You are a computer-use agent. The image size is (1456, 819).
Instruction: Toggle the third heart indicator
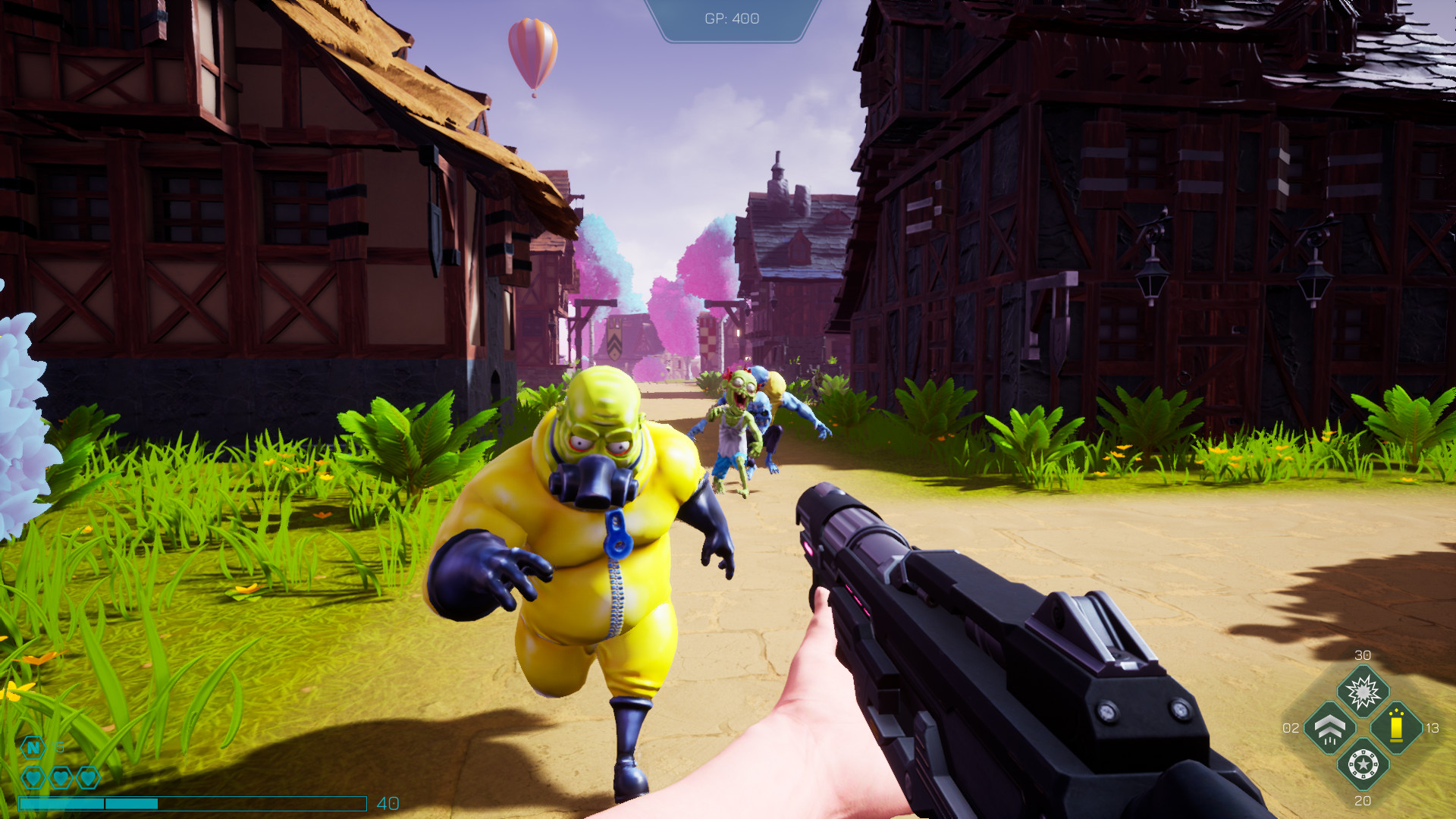point(86,777)
